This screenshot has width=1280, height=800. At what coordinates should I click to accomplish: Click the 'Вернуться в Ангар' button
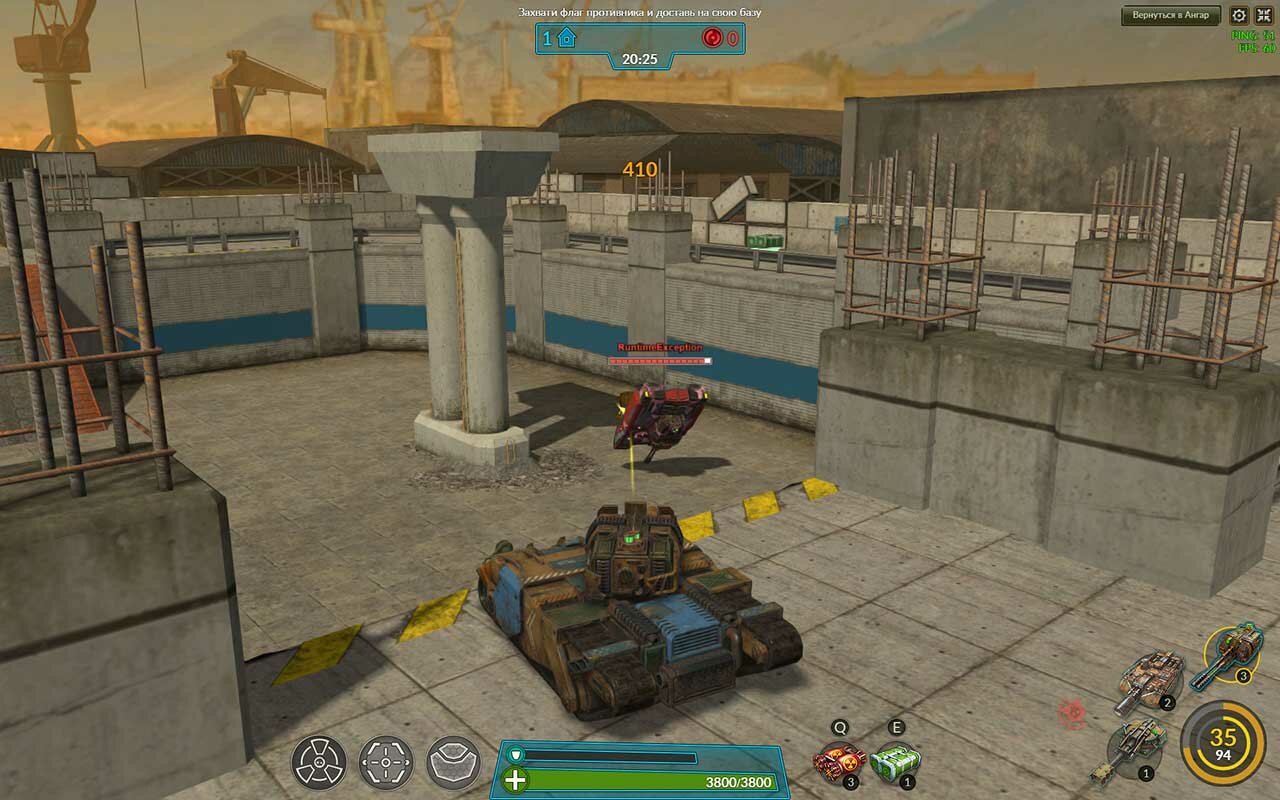[x=1171, y=15]
